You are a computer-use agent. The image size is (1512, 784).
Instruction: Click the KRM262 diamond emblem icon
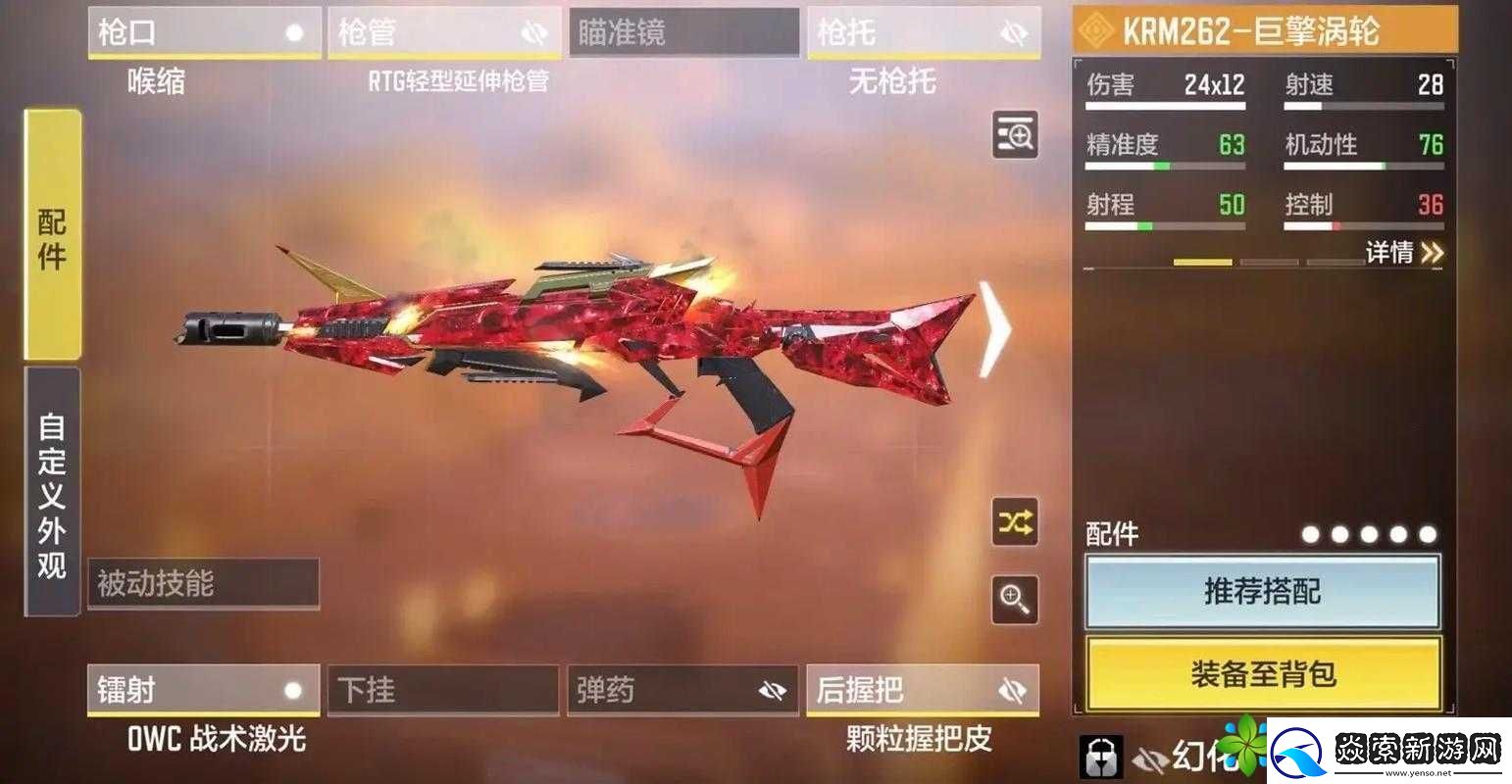pyautogui.click(x=1096, y=30)
